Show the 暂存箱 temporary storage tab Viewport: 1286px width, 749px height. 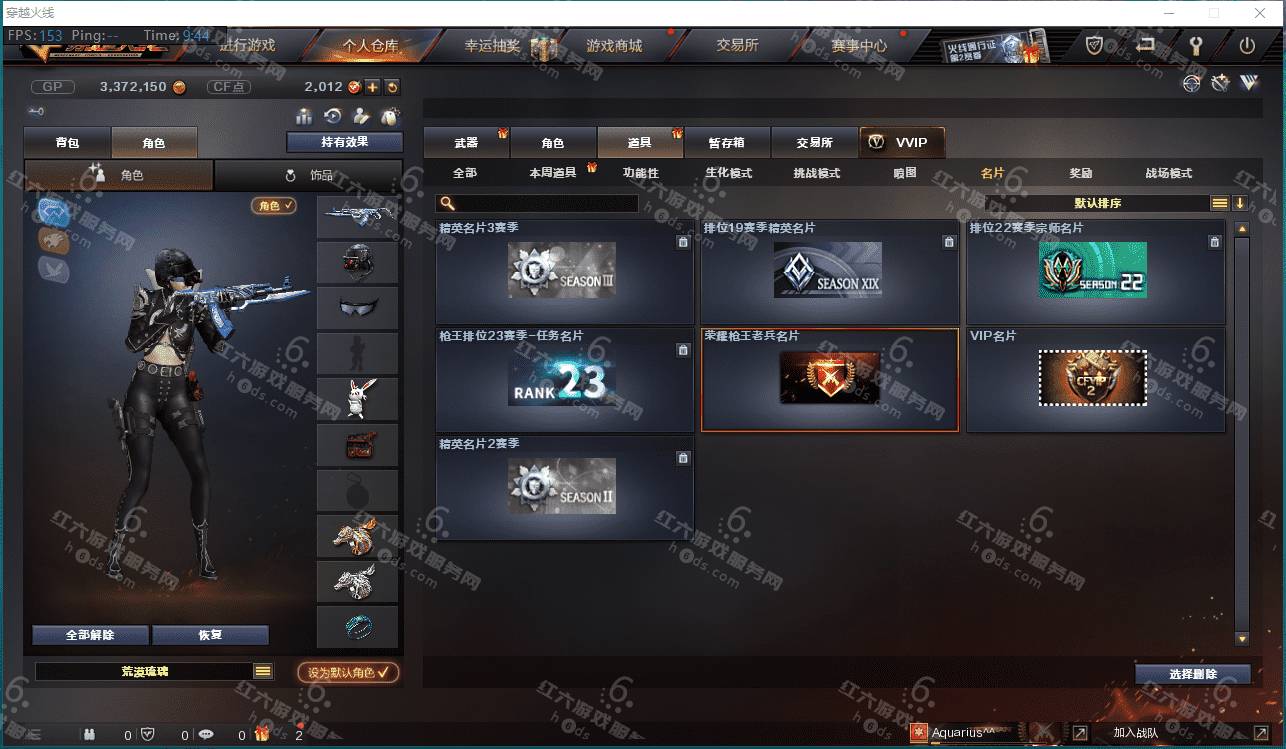726,143
